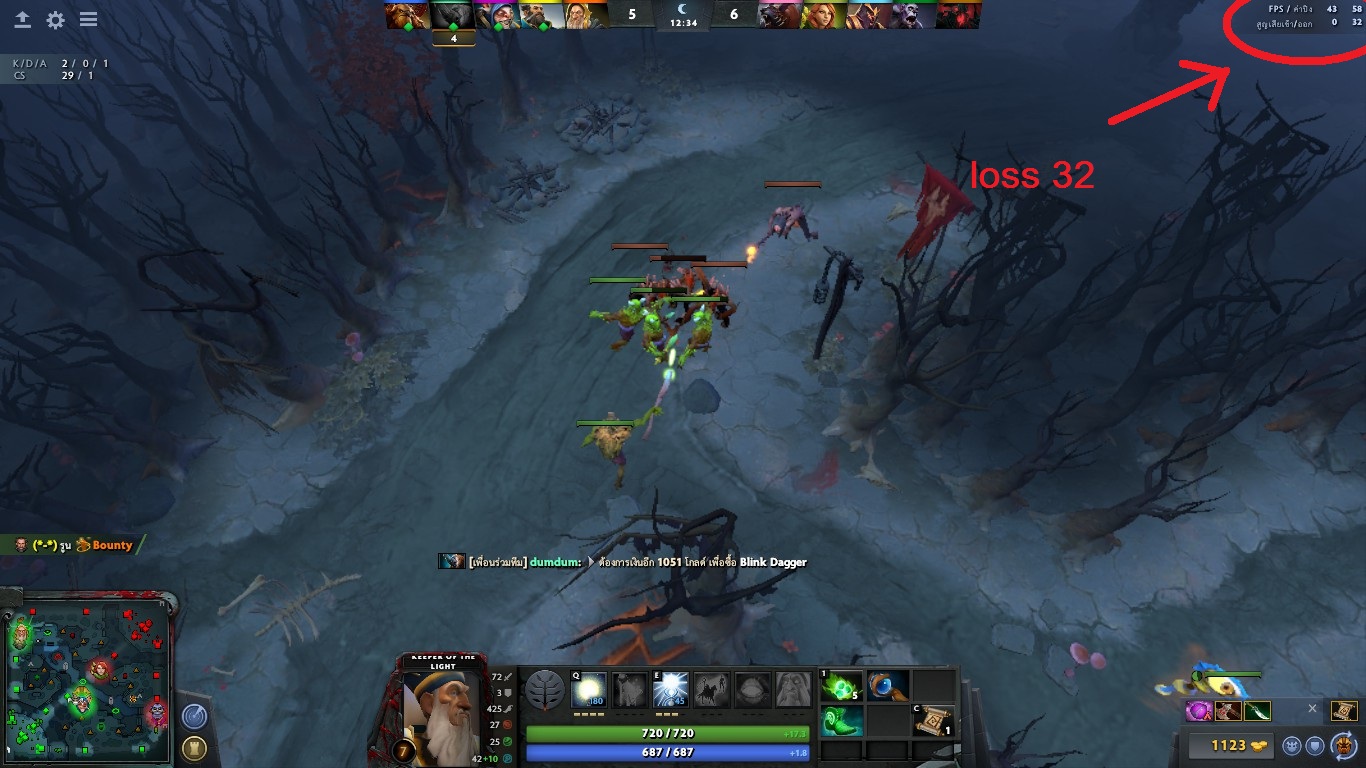This screenshot has height=768, width=1366.
Task: Buy the green blade item in quick-buy
Action: click(1257, 711)
